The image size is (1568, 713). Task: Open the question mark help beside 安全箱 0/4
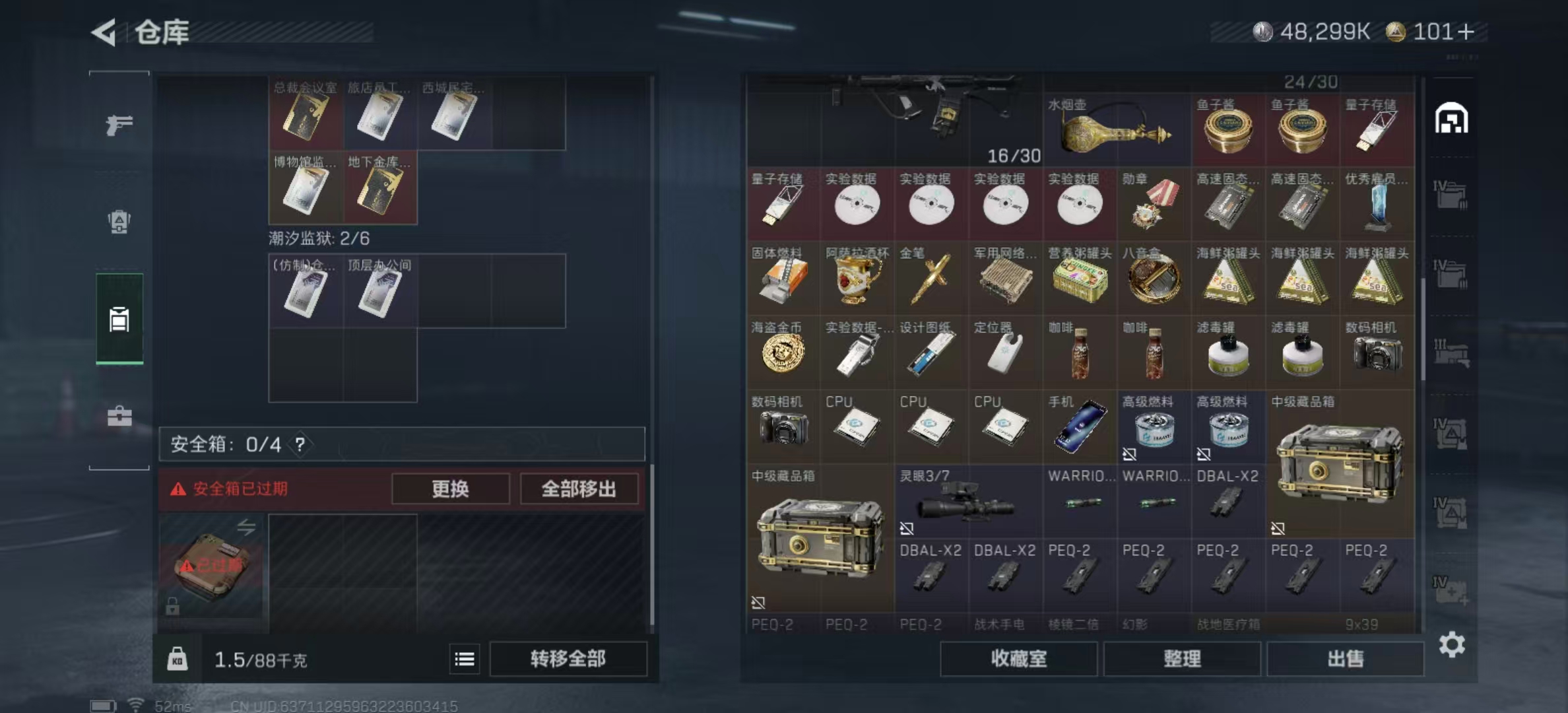click(x=300, y=444)
